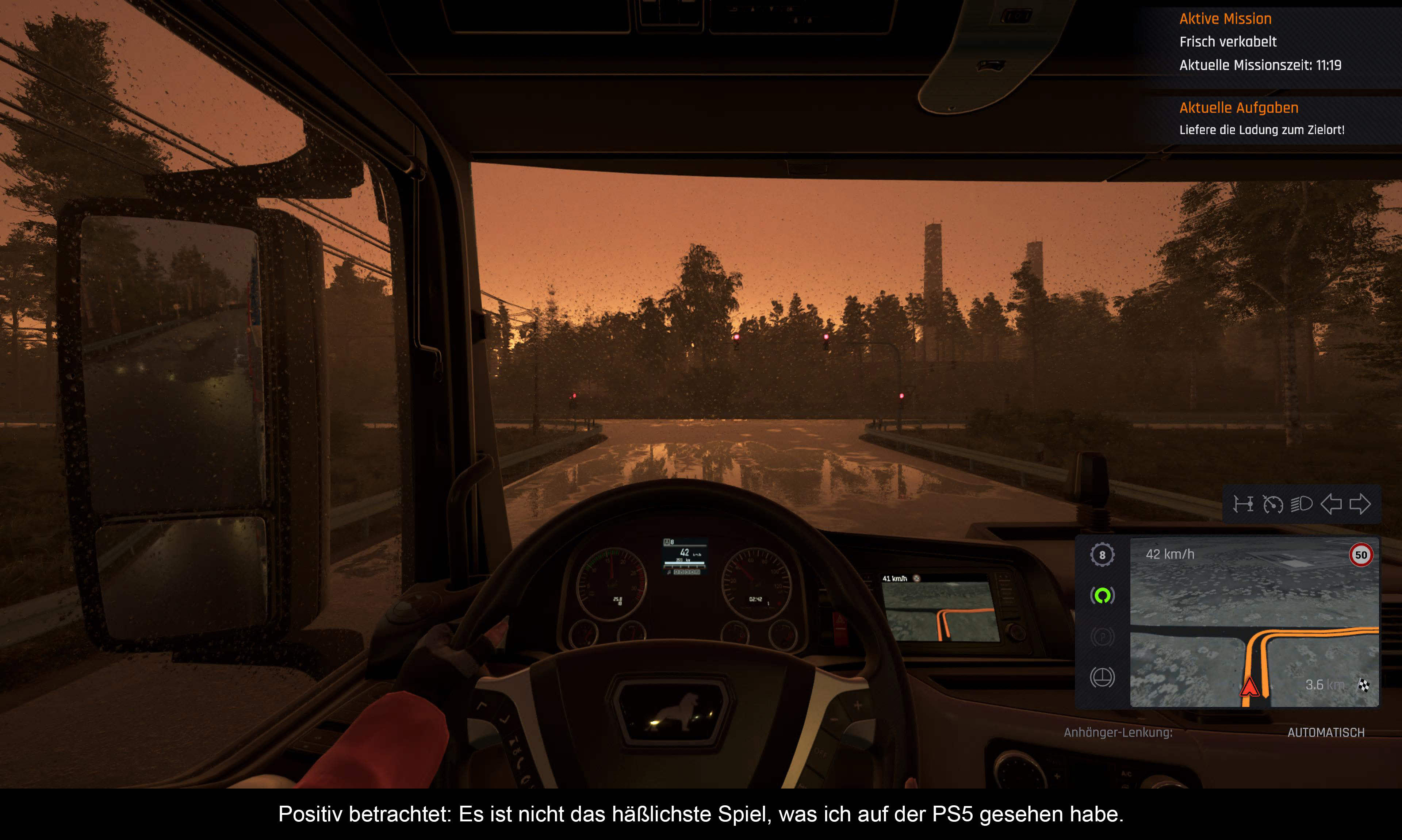Select the brake system icon below parking brake
This screenshot has height=840, width=1402.
[x=1102, y=677]
